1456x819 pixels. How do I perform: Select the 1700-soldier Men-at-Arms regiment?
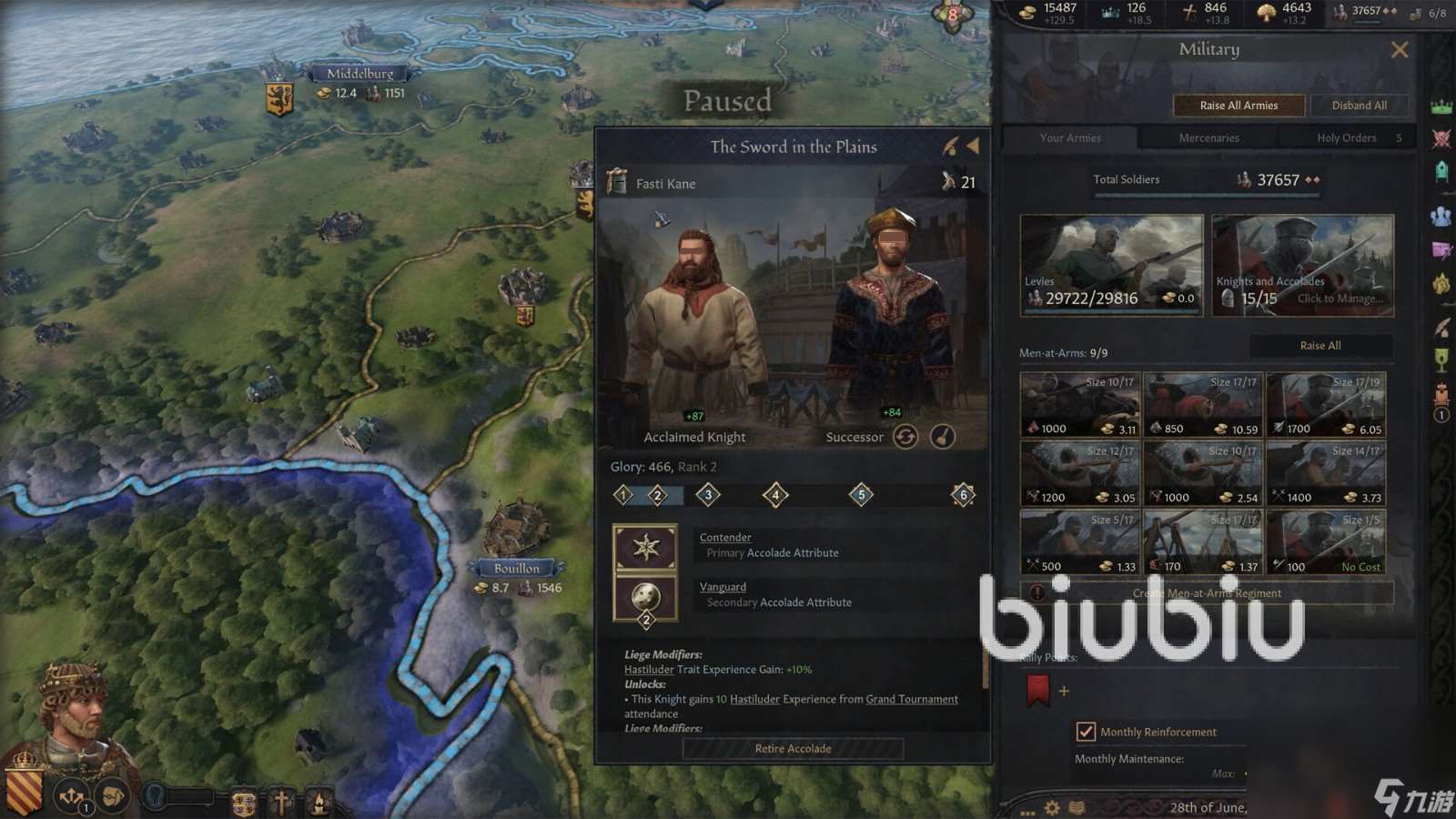(x=1326, y=404)
